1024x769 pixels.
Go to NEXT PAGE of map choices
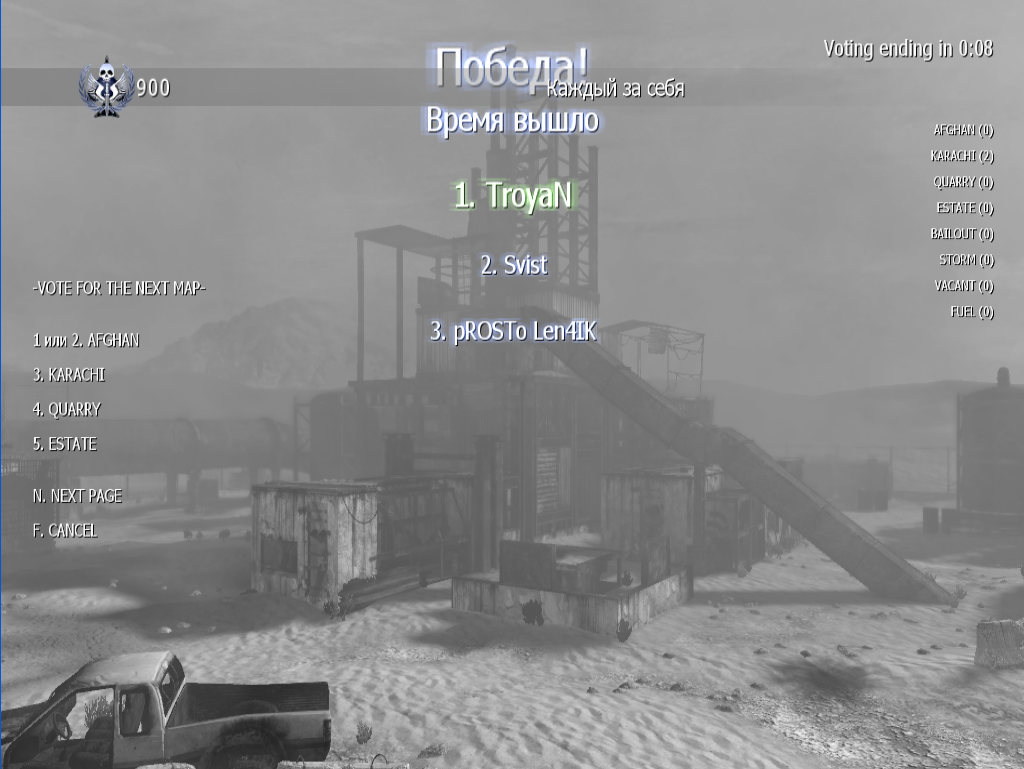(77, 496)
